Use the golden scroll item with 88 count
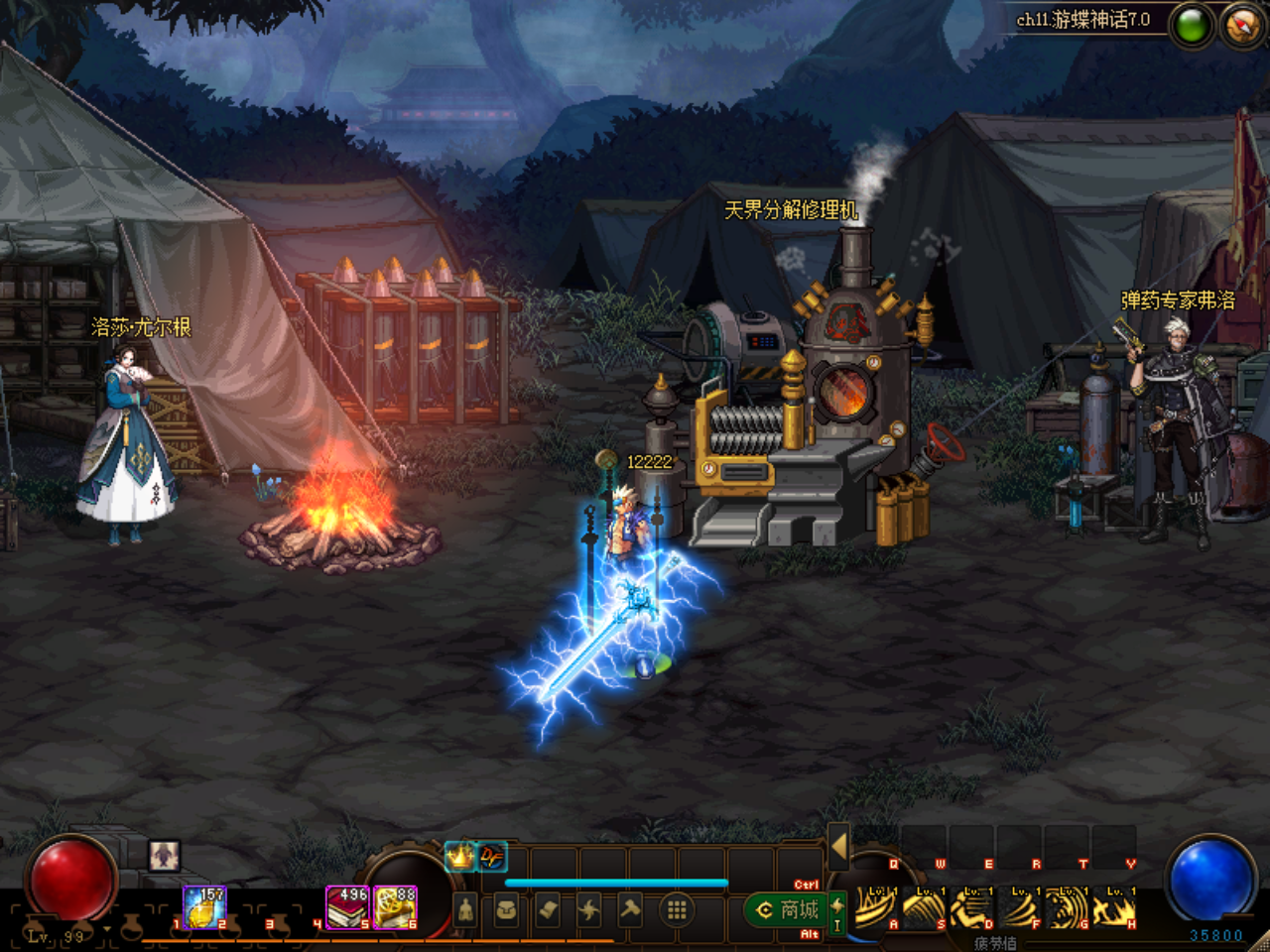The height and width of the screenshot is (952, 1270). (x=396, y=907)
